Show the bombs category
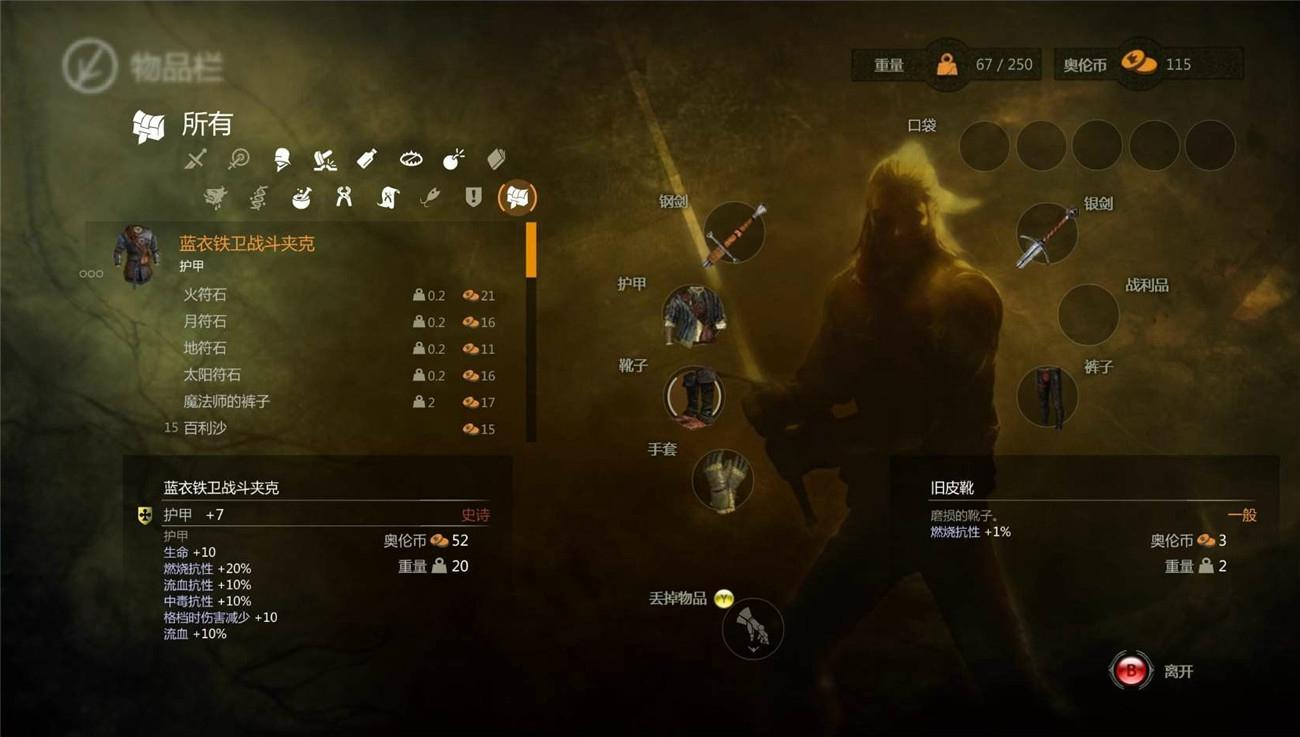The height and width of the screenshot is (737, 1300). tap(454, 159)
